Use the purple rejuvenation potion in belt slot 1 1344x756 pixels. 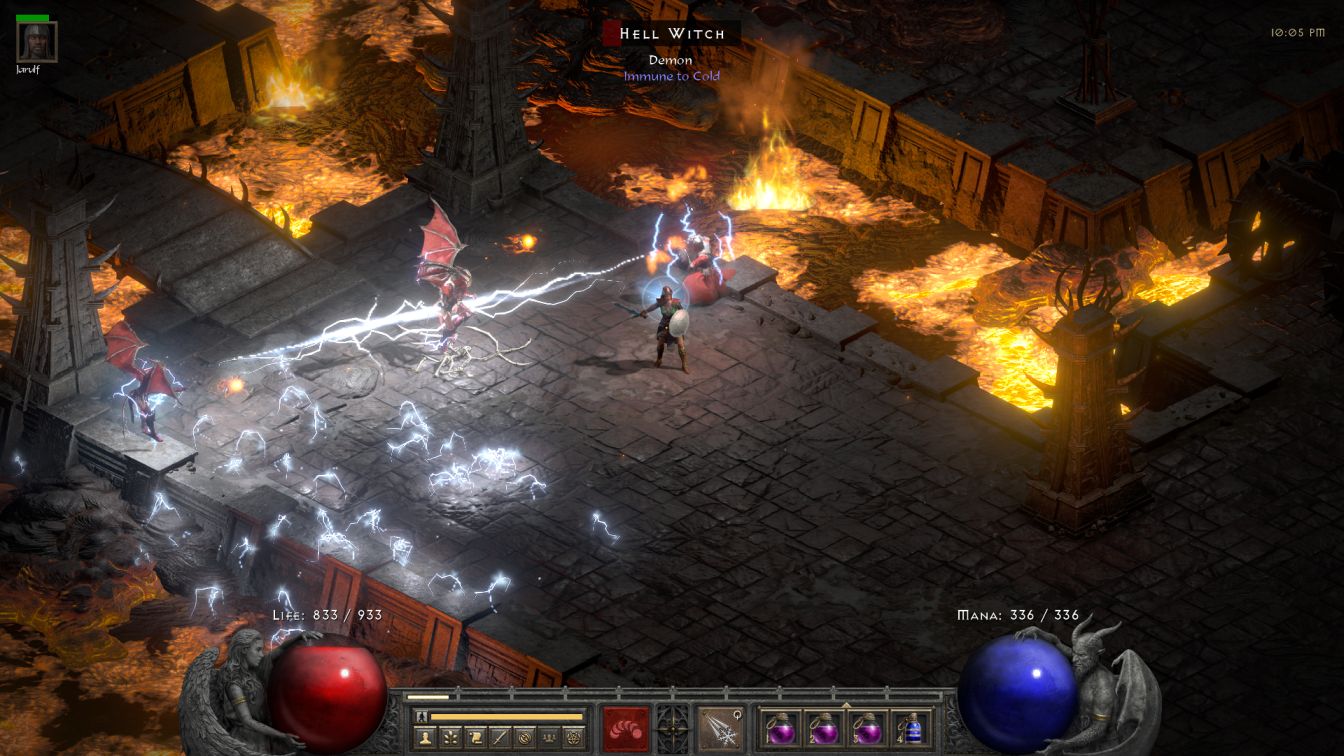click(x=781, y=727)
